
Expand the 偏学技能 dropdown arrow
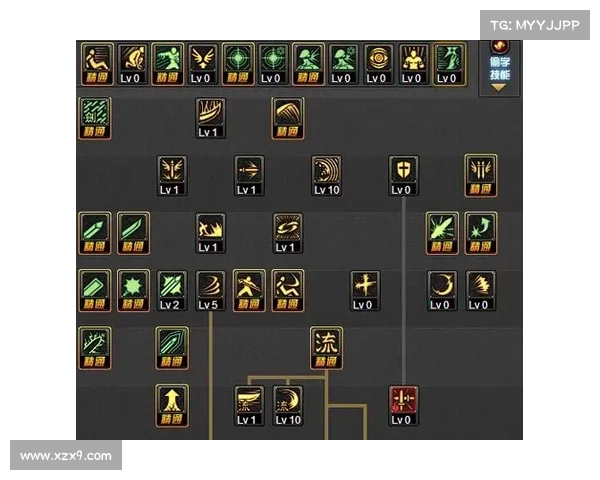tap(499, 87)
